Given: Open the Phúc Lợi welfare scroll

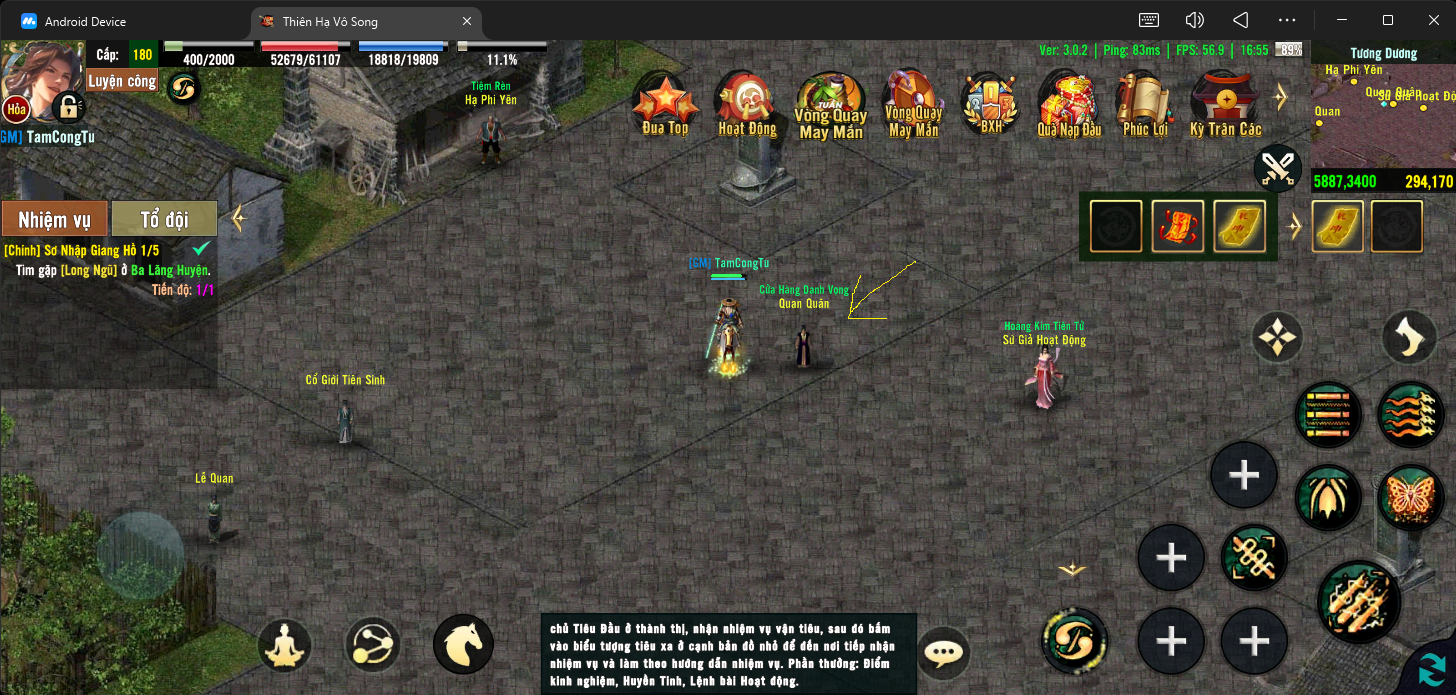Looking at the screenshot, I should (x=1145, y=104).
